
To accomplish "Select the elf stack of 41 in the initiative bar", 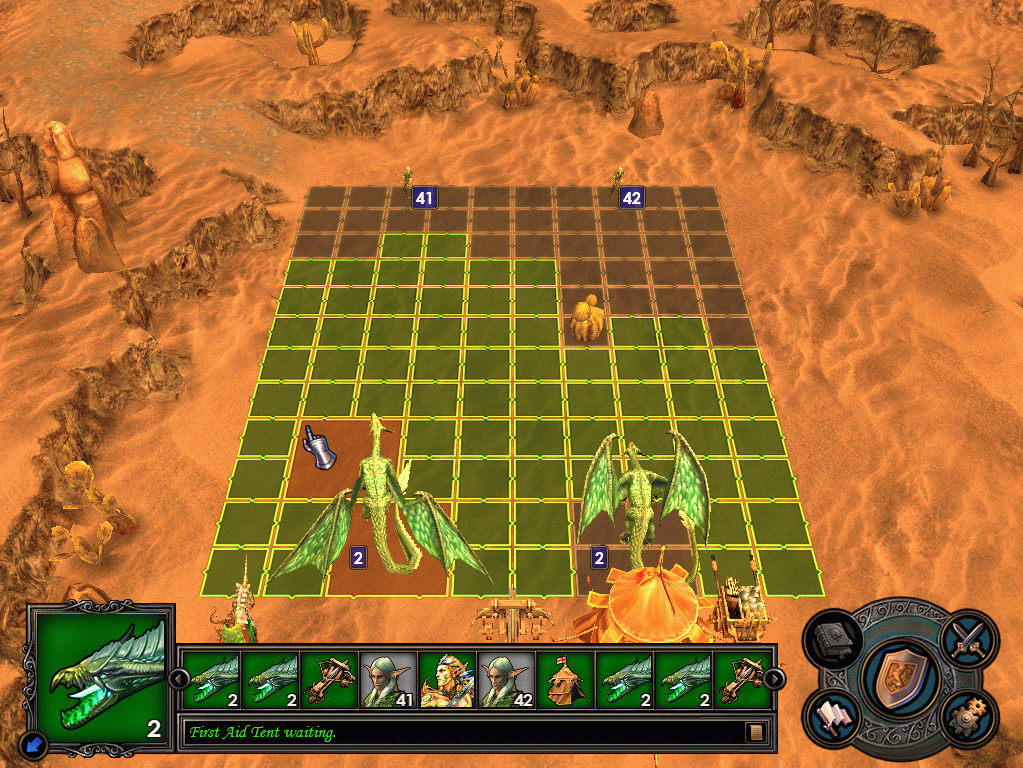I will coord(388,679).
